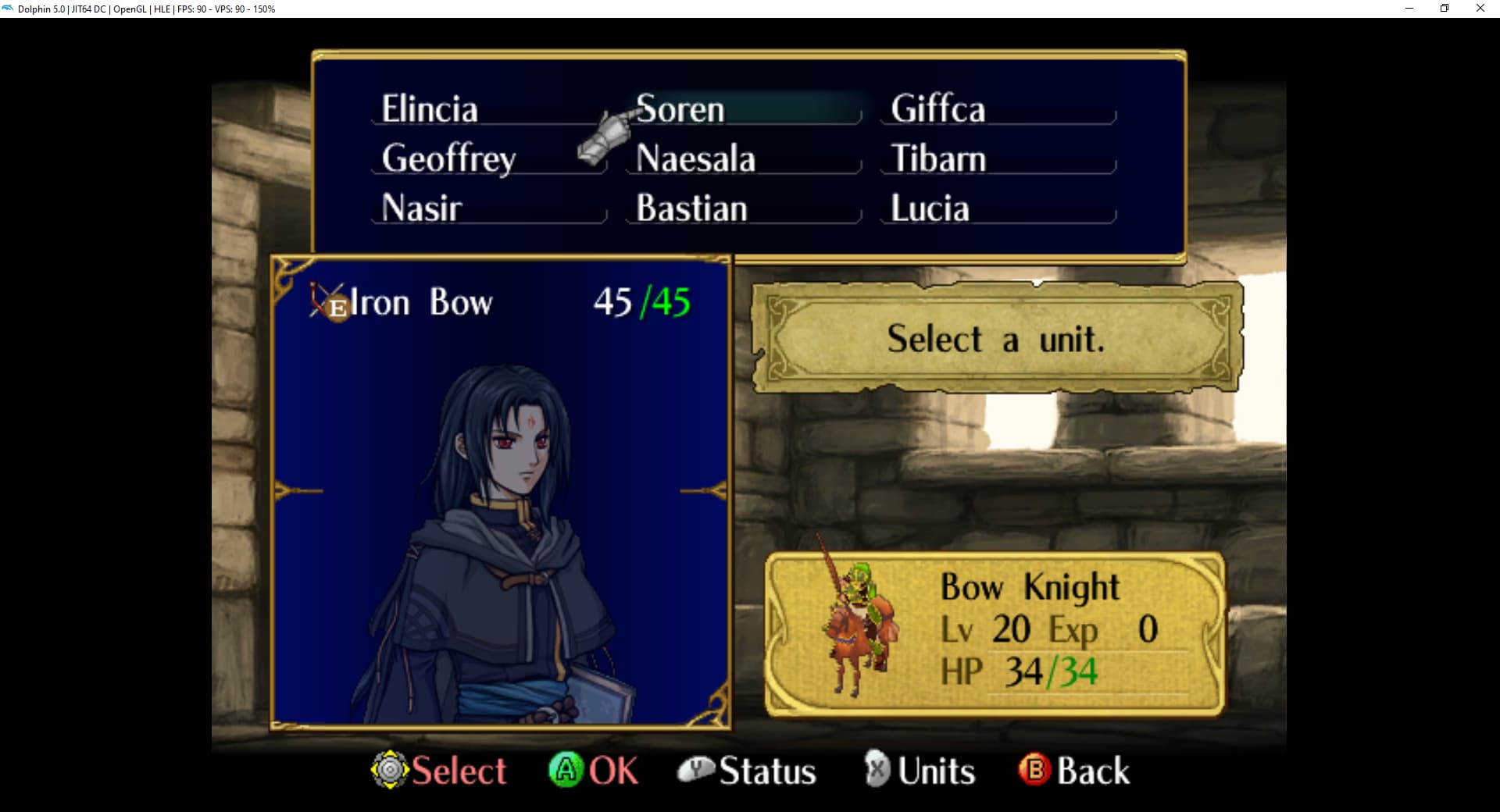This screenshot has width=1500, height=812.
Task: Select Geoffrey in the unit list
Action: [x=448, y=158]
